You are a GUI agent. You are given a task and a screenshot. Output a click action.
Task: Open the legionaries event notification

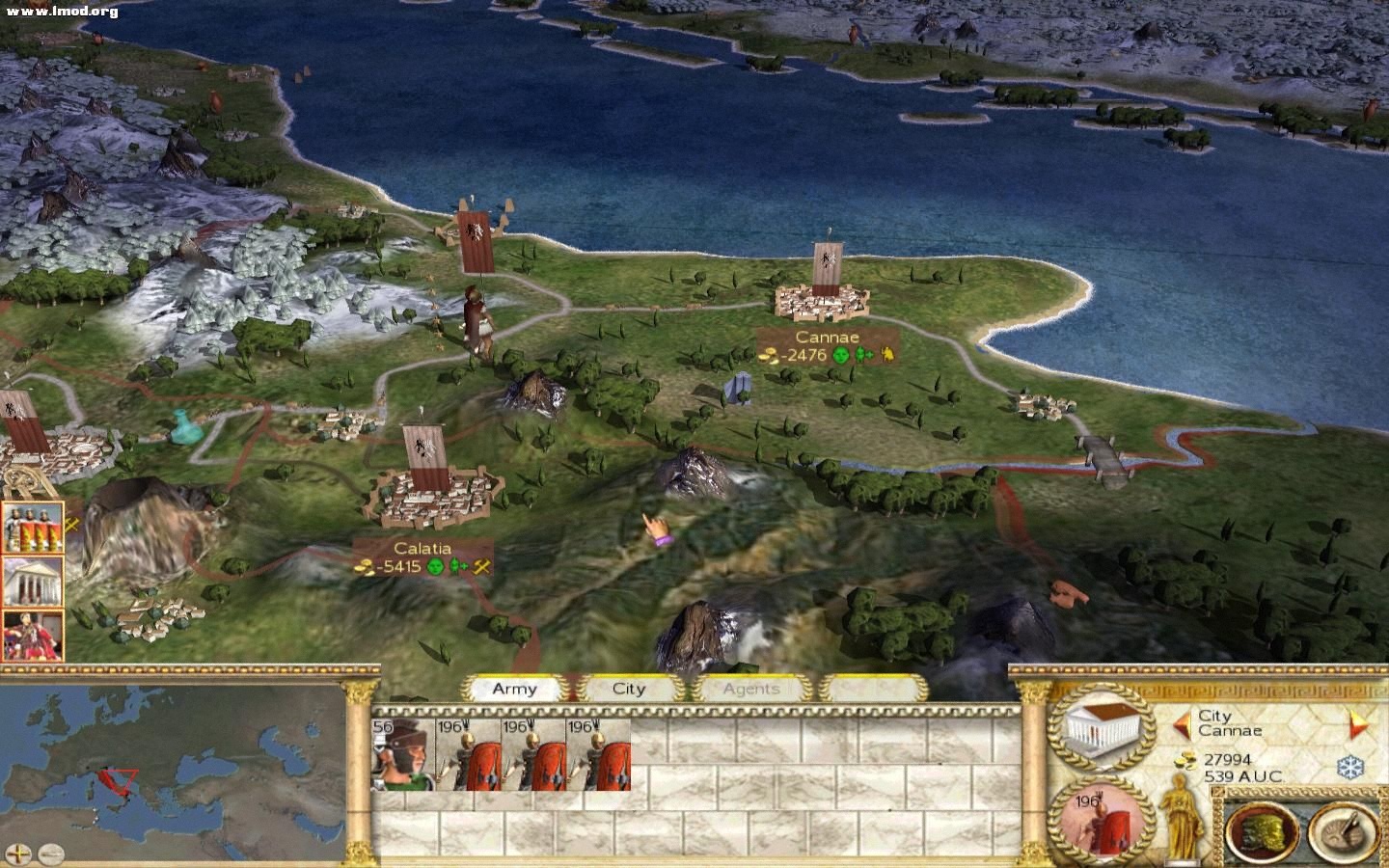coord(33,527)
